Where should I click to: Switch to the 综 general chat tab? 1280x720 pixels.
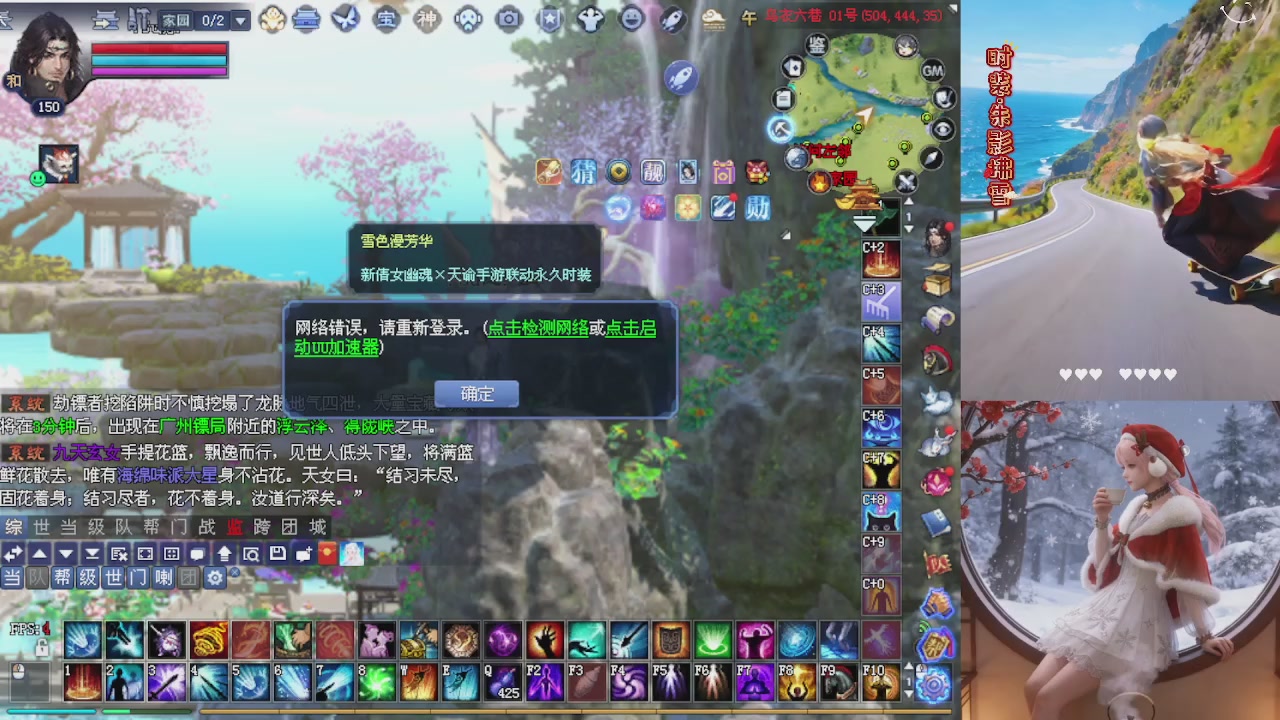point(14,530)
